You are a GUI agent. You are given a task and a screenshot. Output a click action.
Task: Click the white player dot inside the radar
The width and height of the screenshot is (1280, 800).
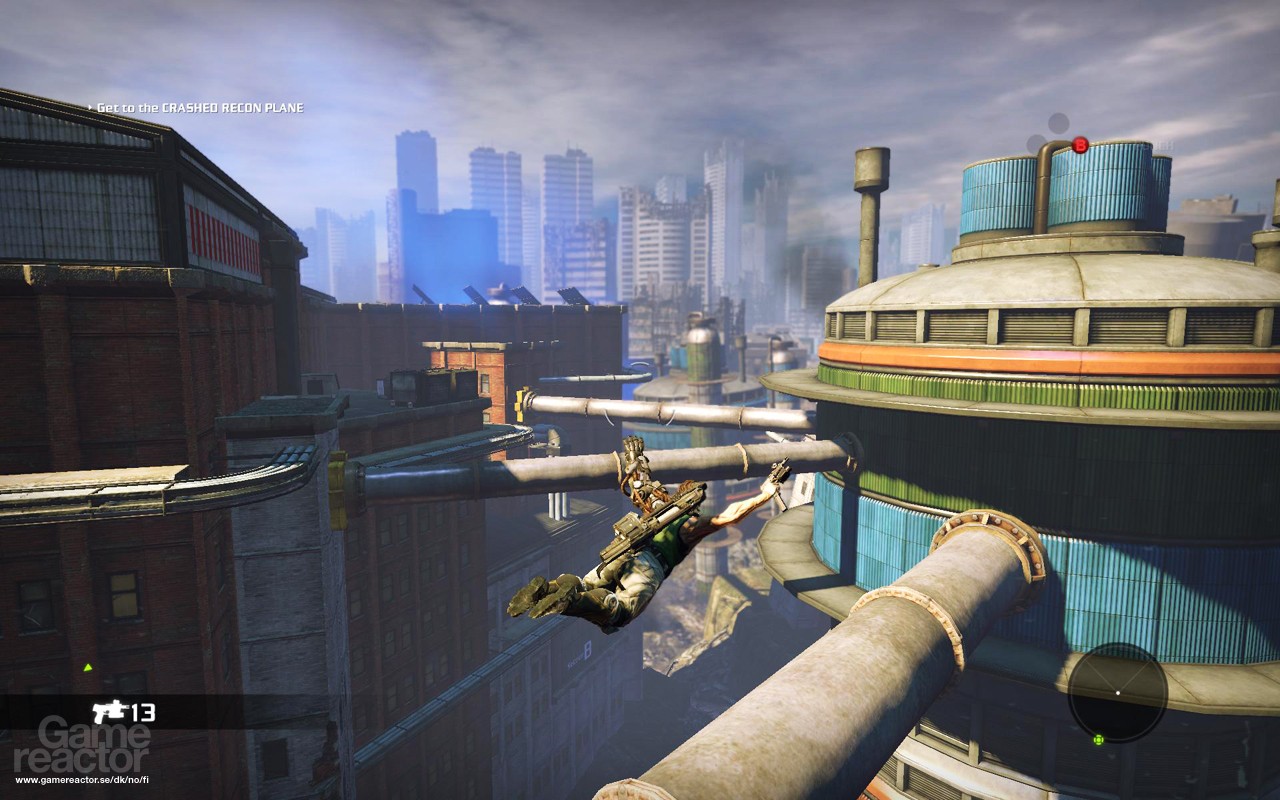[1118, 692]
